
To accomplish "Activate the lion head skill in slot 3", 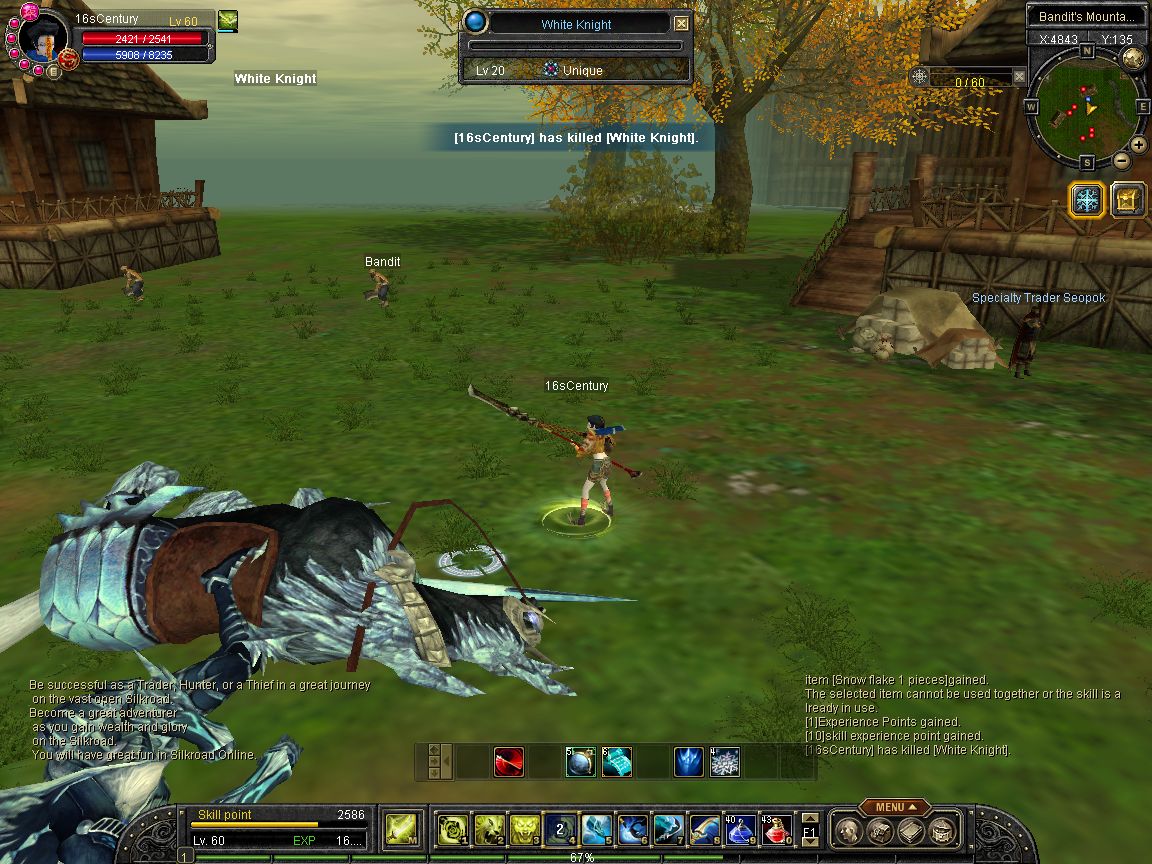I will (x=525, y=829).
